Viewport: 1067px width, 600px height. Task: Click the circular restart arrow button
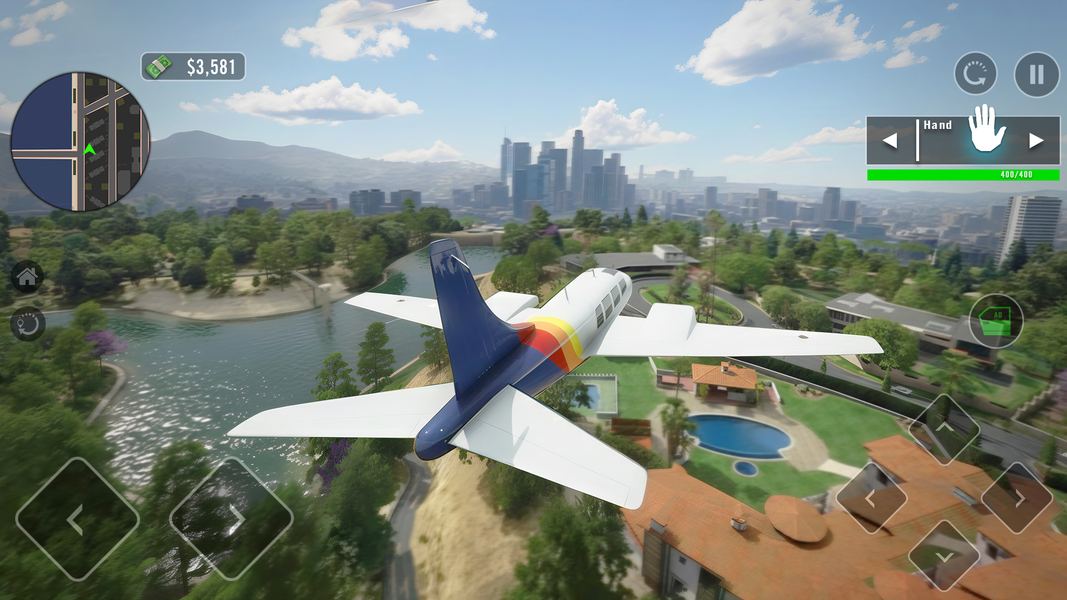(x=976, y=74)
